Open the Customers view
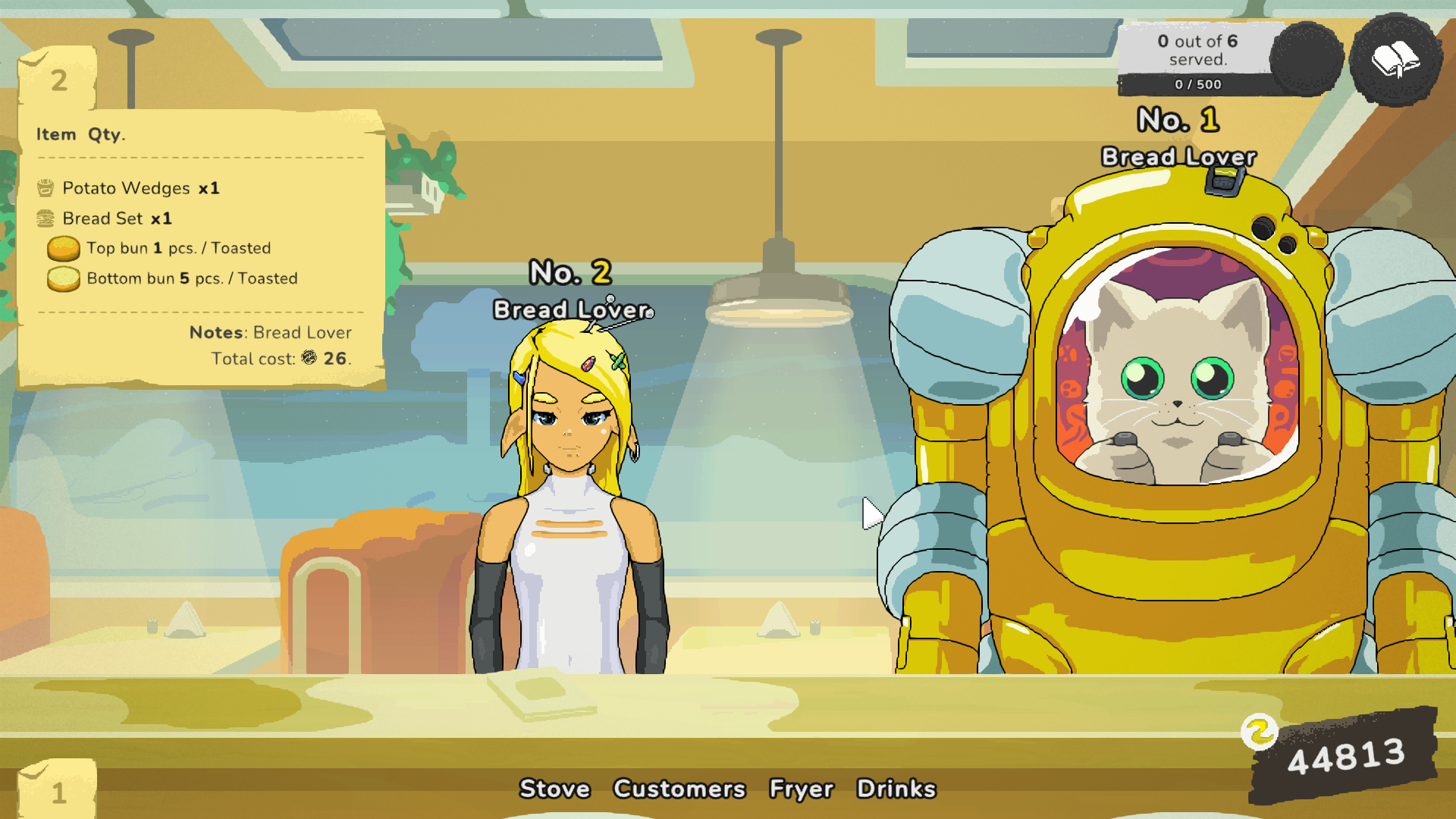1456x819 pixels. [679, 789]
